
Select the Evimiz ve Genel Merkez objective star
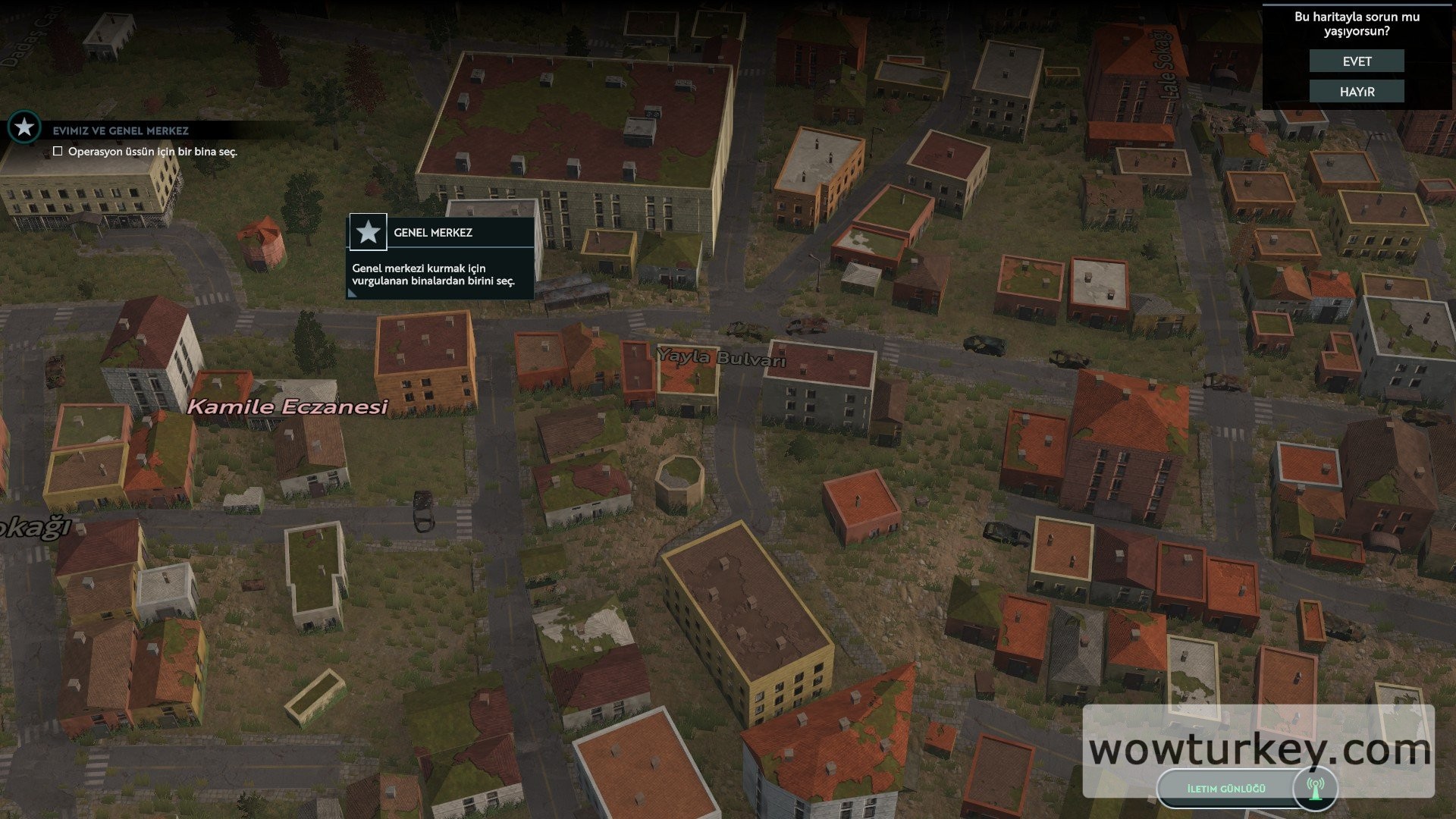(24, 127)
